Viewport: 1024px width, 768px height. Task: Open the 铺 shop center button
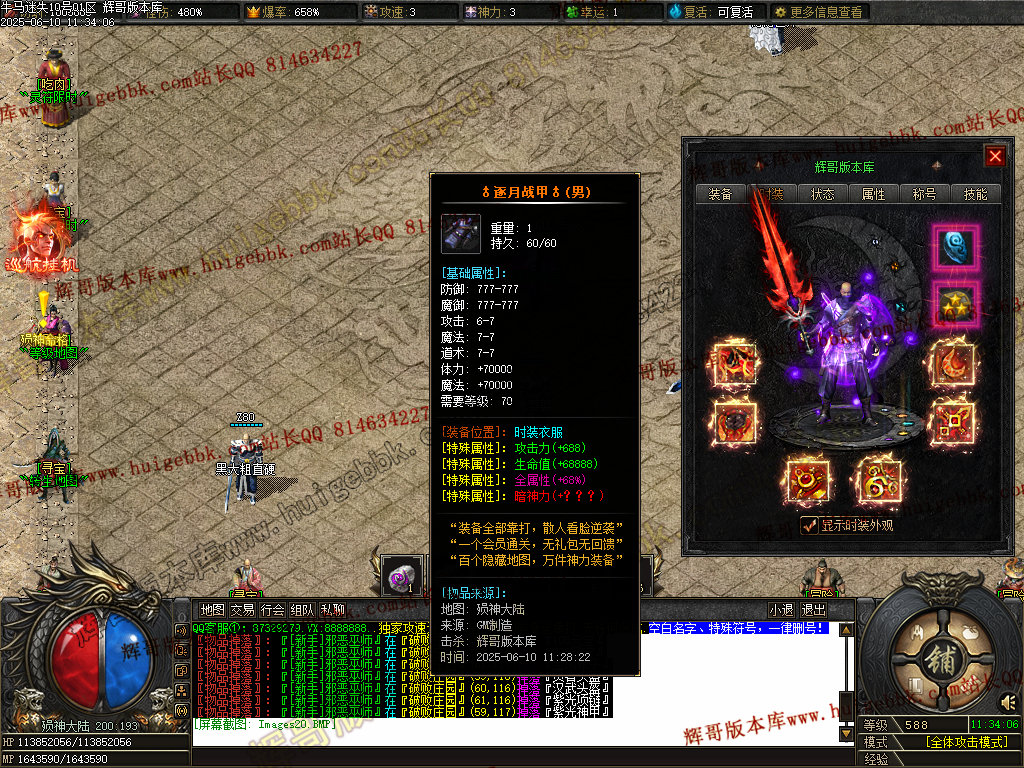(x=938, y=664)
